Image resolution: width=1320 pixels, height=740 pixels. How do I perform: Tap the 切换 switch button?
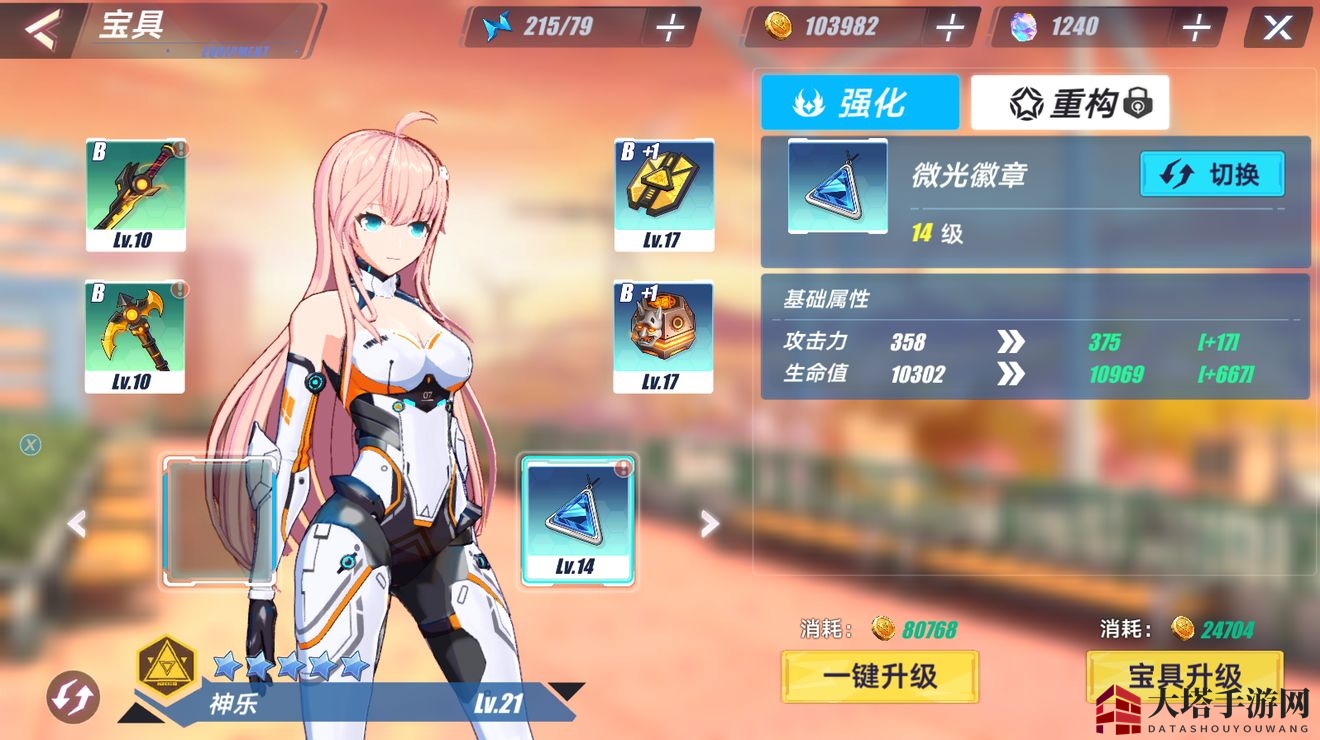[1211, 173]
